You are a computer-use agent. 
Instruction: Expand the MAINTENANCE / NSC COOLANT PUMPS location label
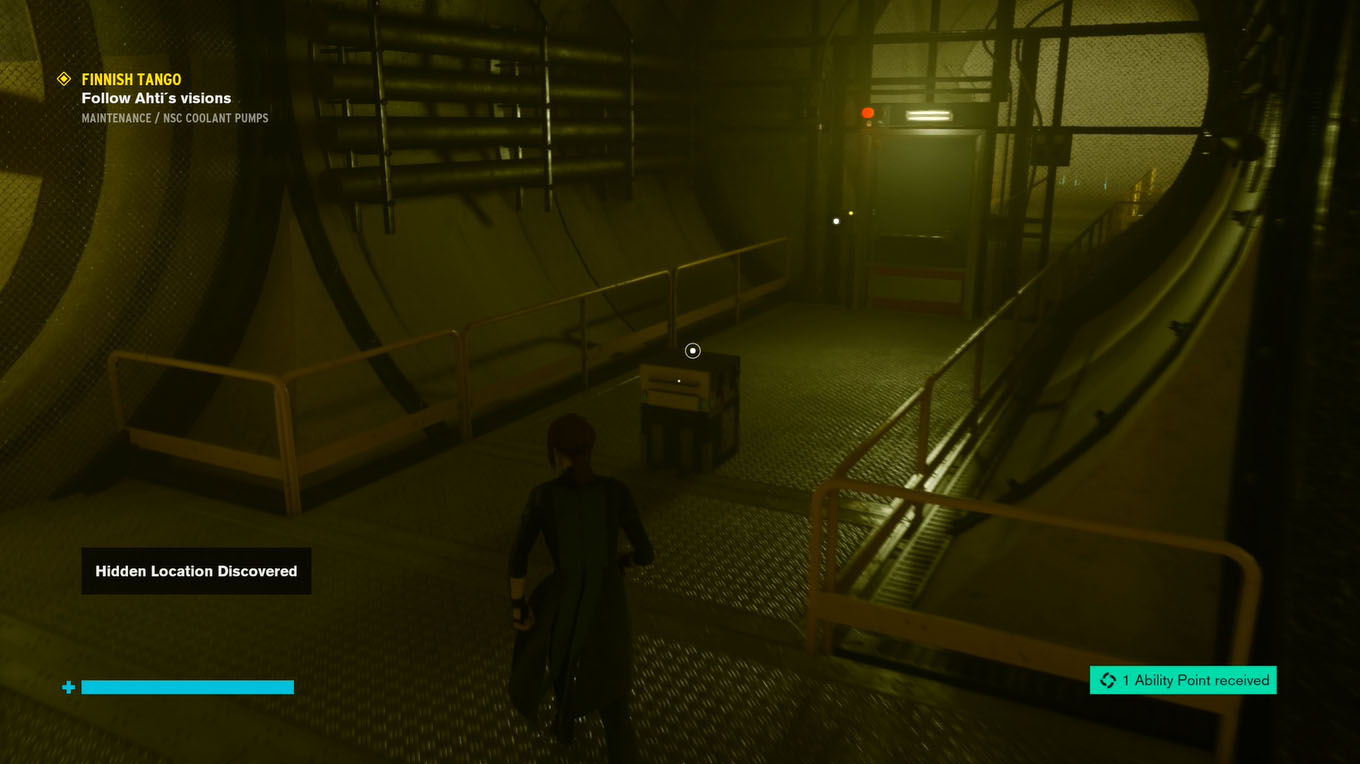(175, 117)
